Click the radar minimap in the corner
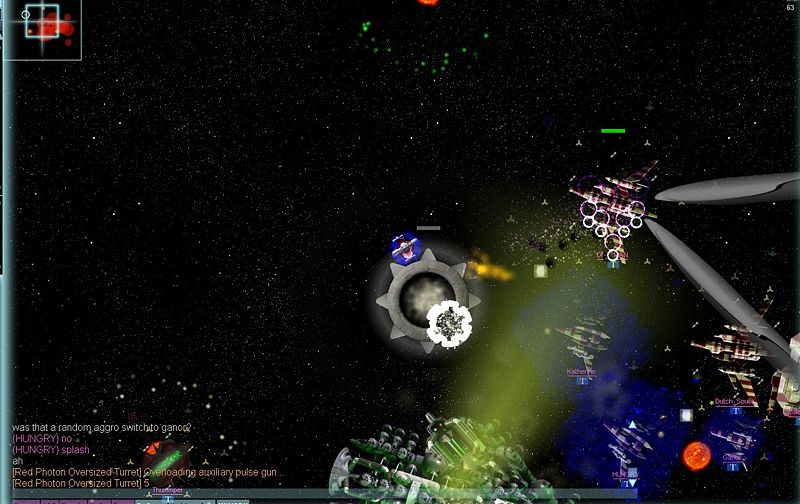 (42, 29)
